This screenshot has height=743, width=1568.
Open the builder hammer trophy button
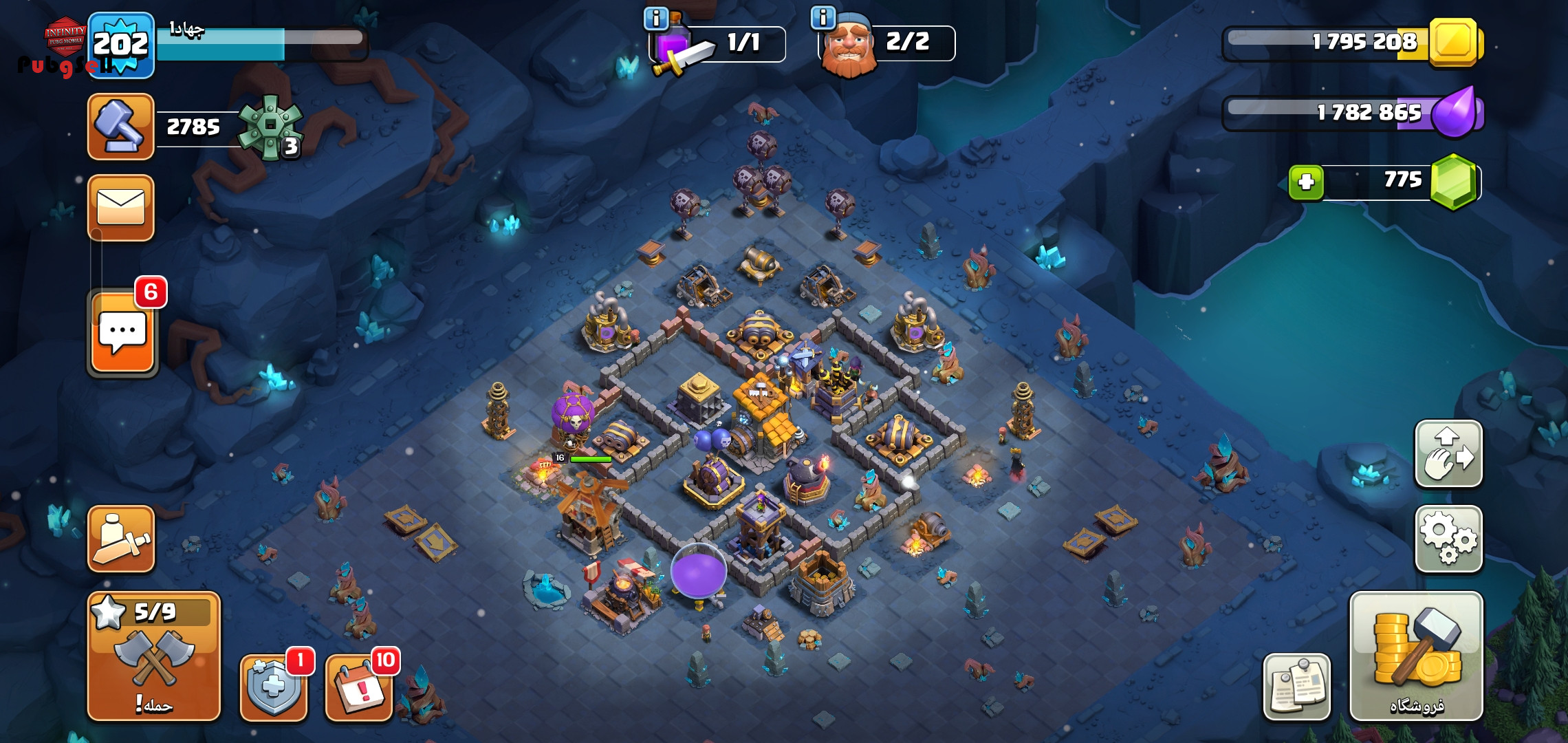tap(121, 127)
